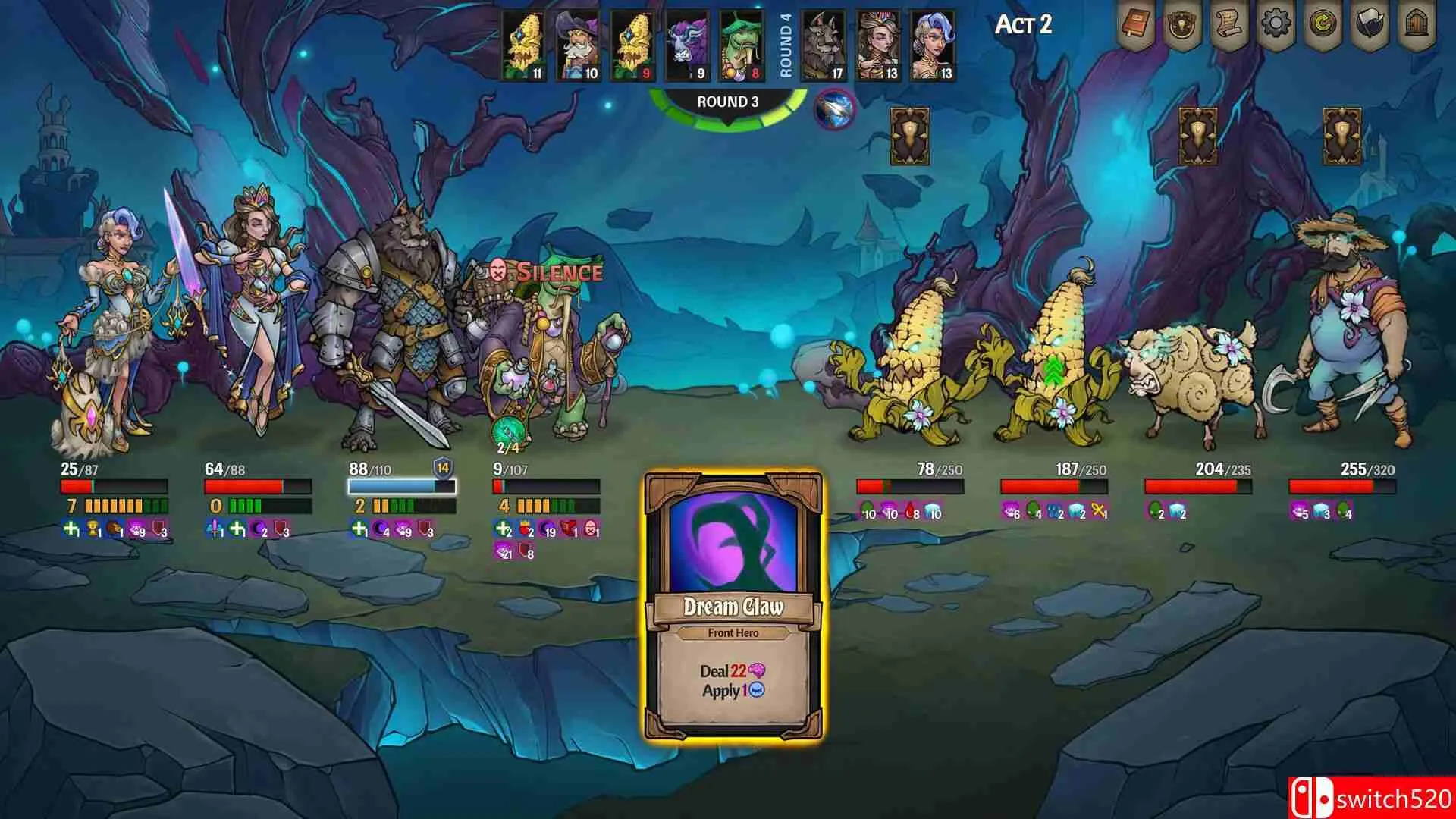
Task: Open the parchment scroll log
Action: [x=1229, y=26]
